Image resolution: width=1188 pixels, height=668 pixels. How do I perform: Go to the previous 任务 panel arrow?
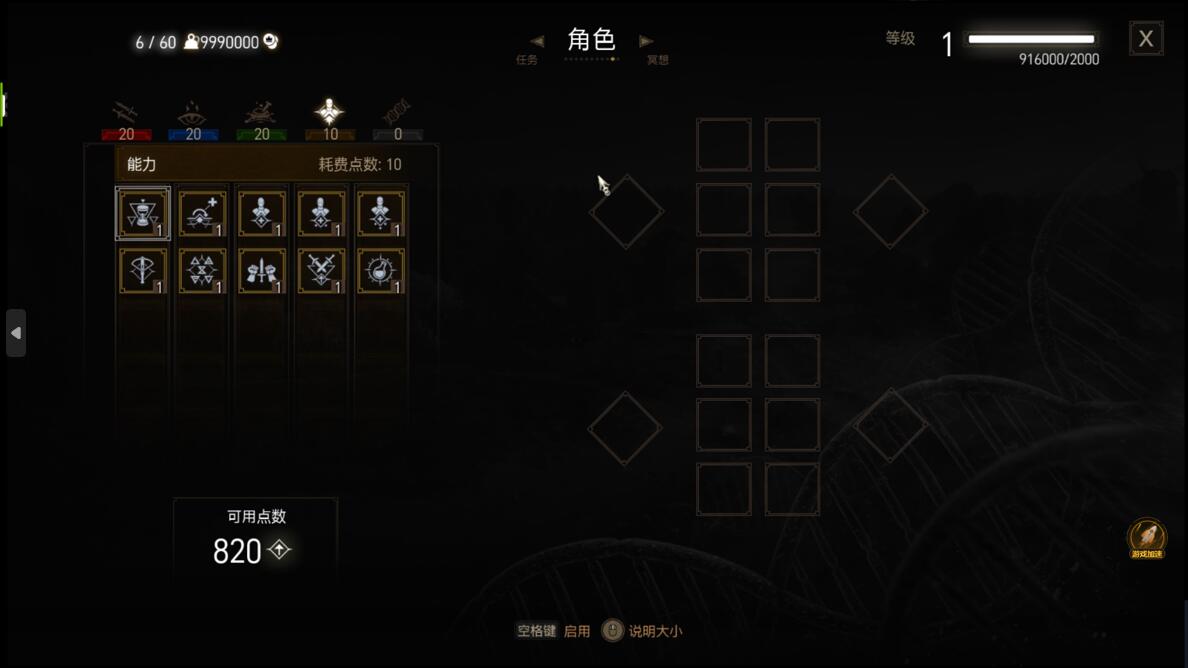coord(537,42)
